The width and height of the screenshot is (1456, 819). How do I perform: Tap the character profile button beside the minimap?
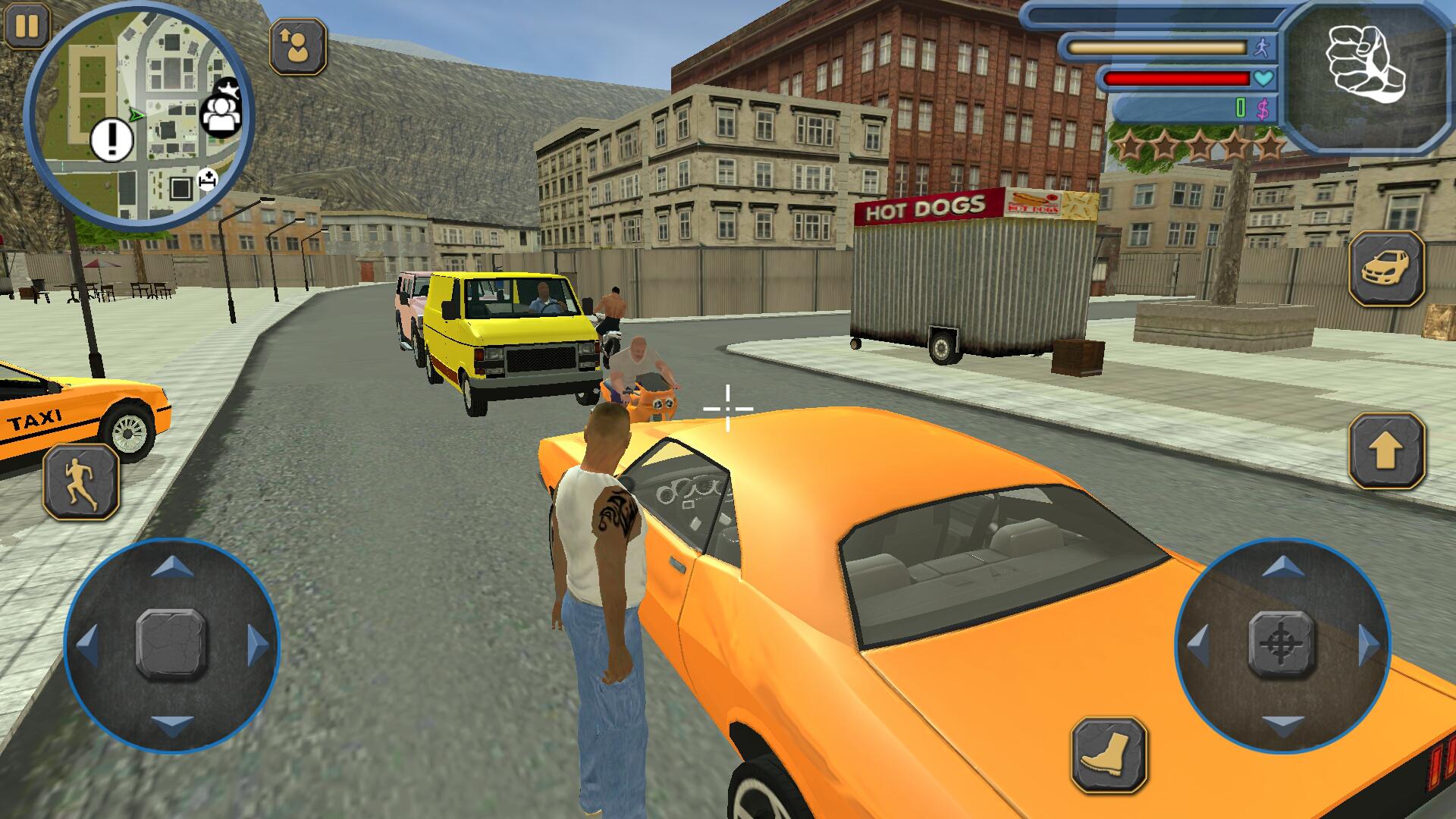(298, 46)
